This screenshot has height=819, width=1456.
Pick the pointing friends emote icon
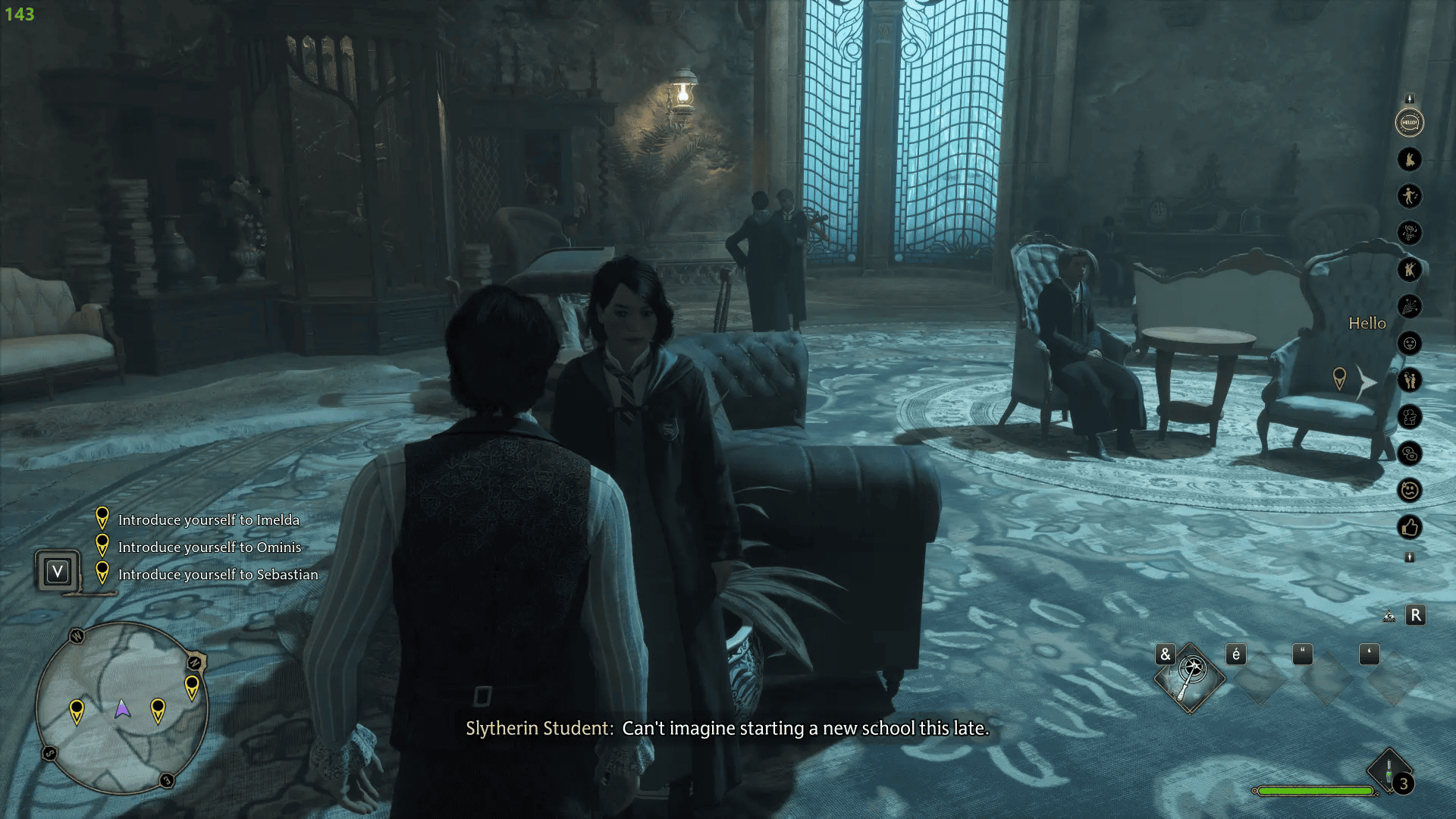[x=1409, y=380]
